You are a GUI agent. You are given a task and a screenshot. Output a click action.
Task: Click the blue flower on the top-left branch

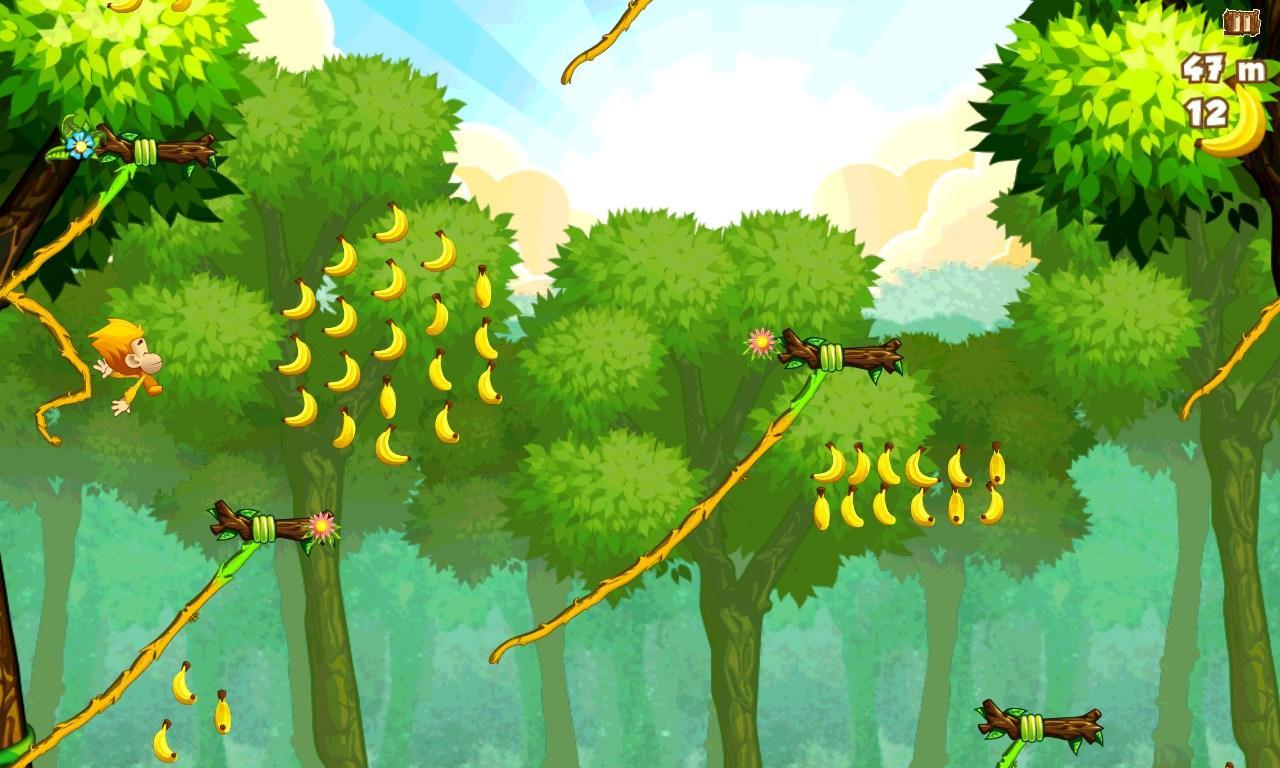[78, 144]
